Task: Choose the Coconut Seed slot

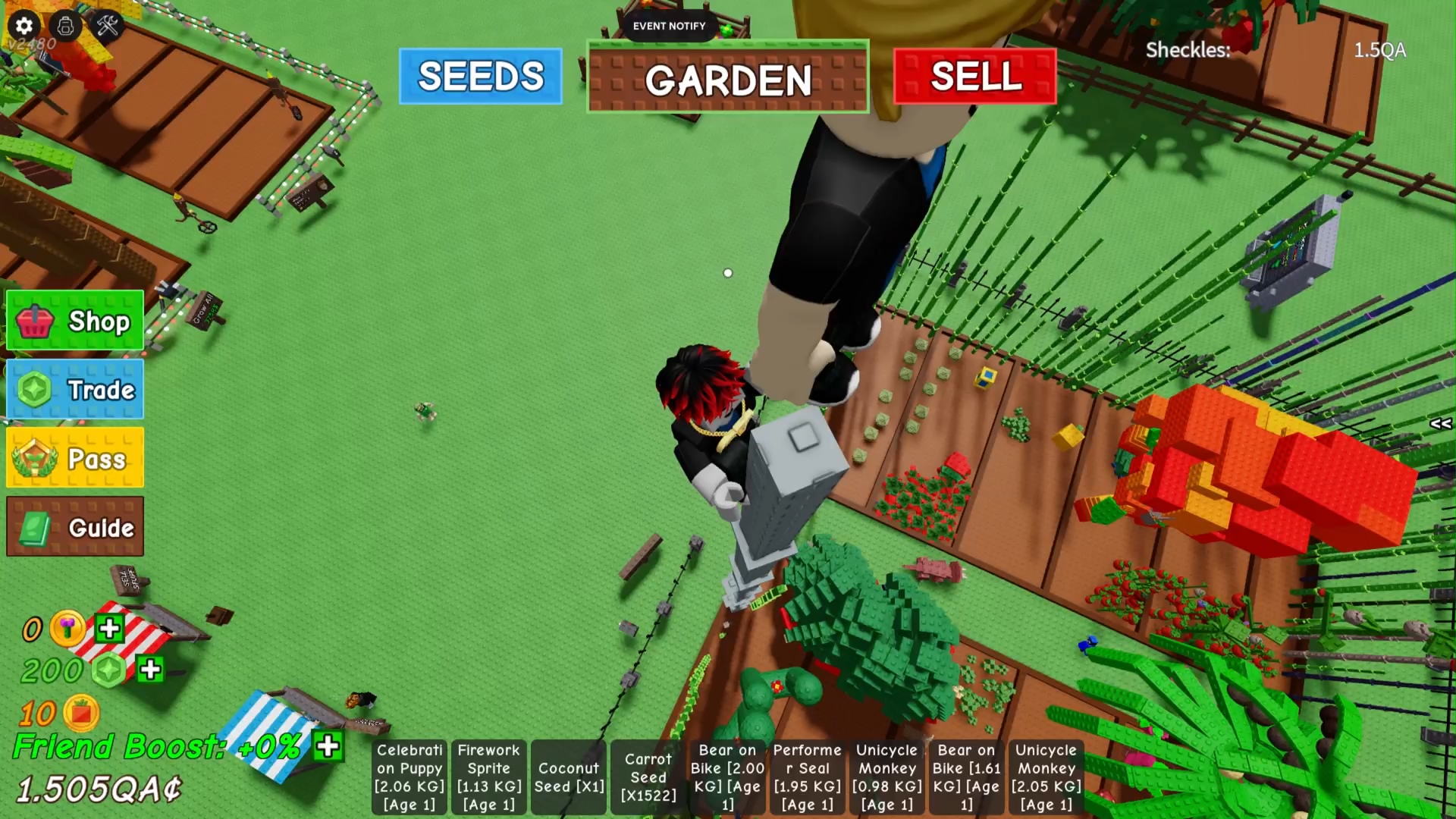Action: 569,777
